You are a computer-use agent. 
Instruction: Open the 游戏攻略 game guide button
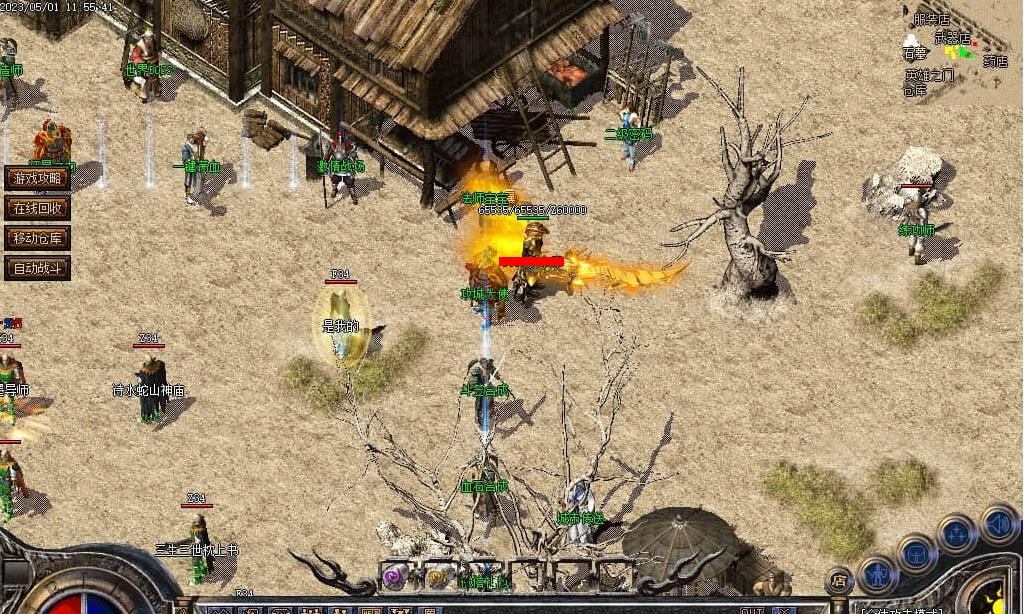tap(37, 178)
